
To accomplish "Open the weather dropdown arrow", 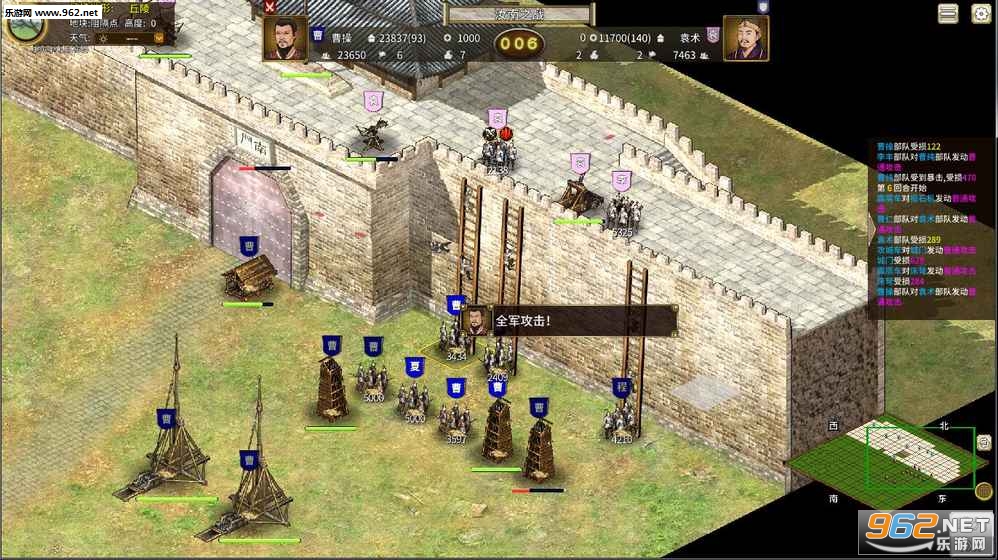I will point(158,38).
